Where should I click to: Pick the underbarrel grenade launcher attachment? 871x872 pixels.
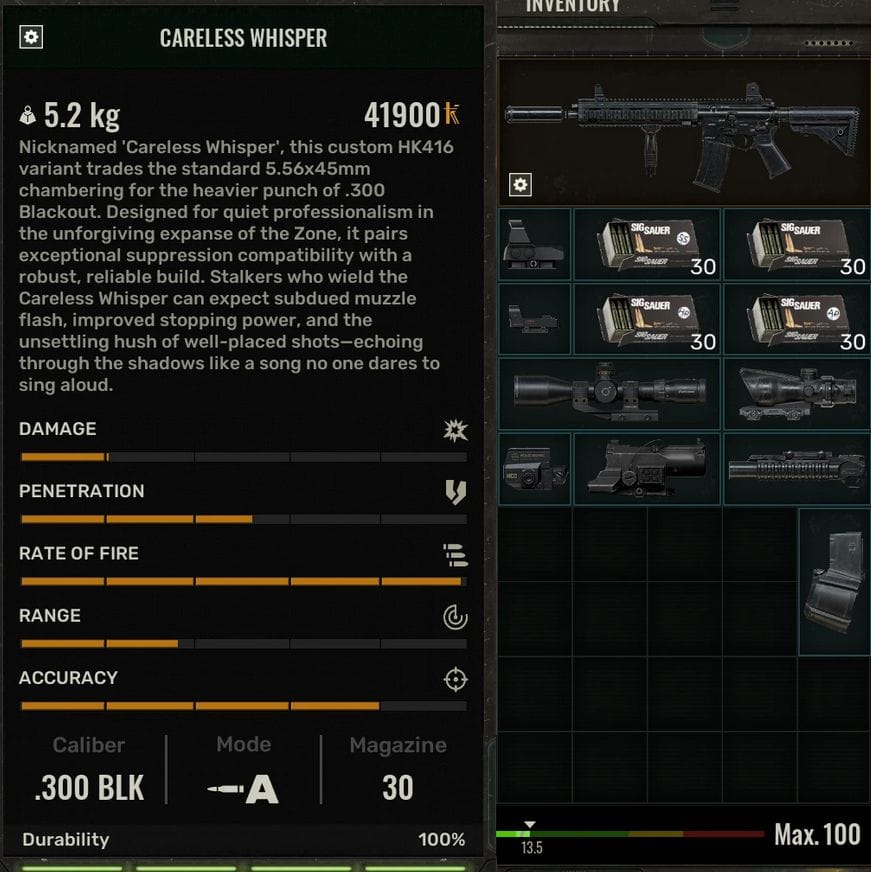[795, 468]
